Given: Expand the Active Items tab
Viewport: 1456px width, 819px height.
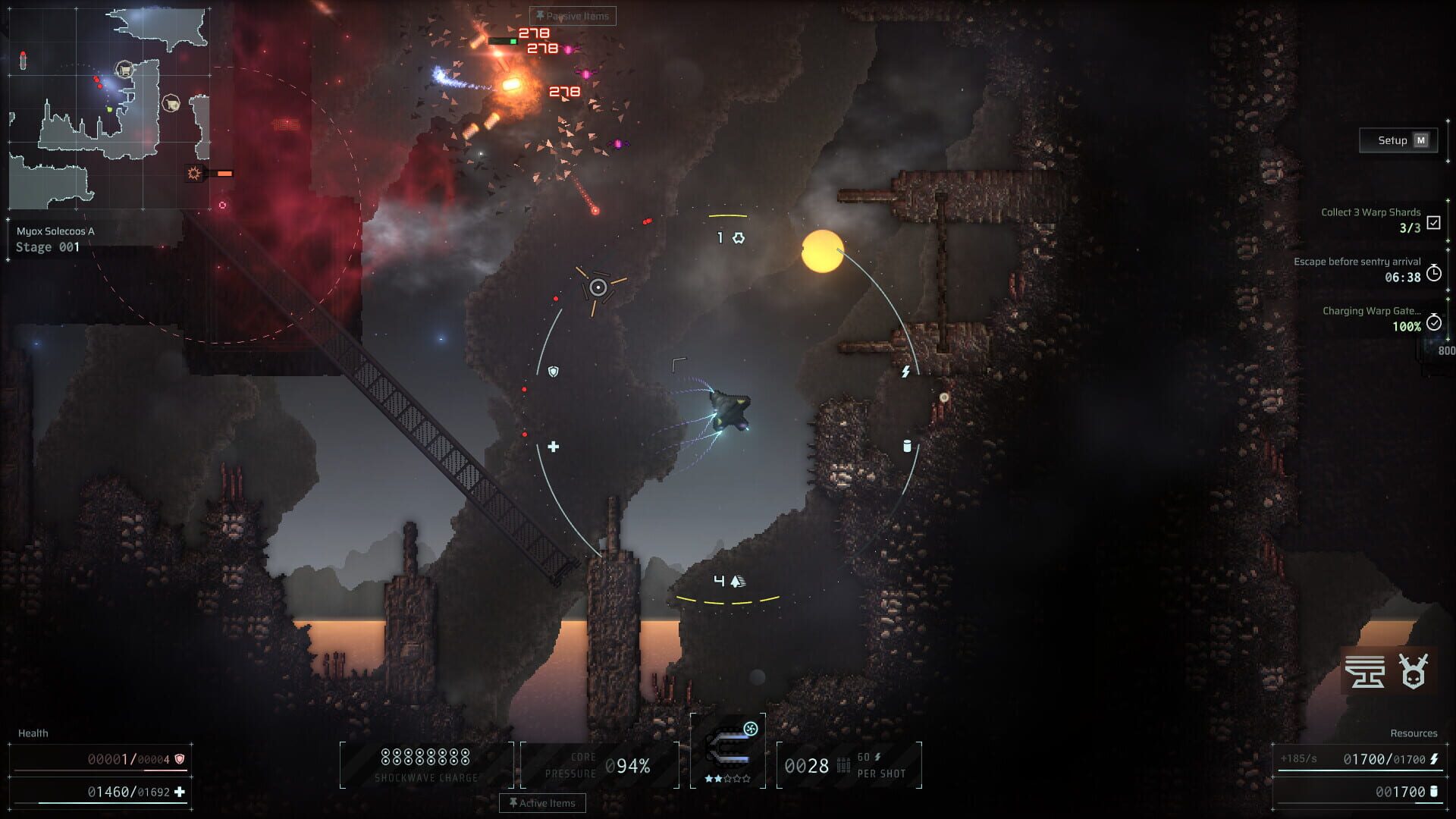Looking at the screenshot, I should (542, 803).
